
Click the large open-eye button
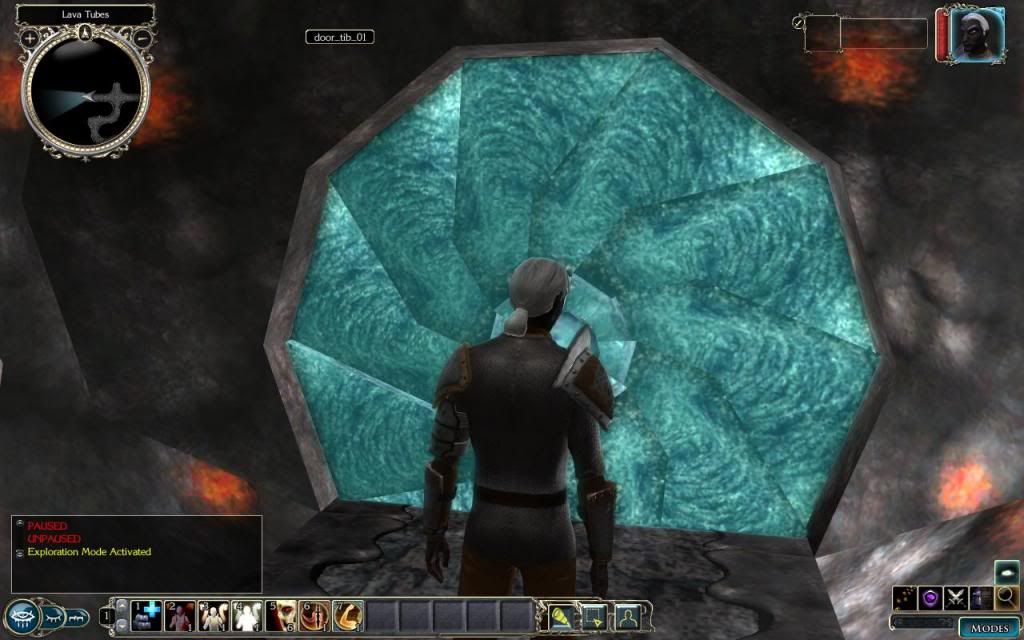coord(23,617)
